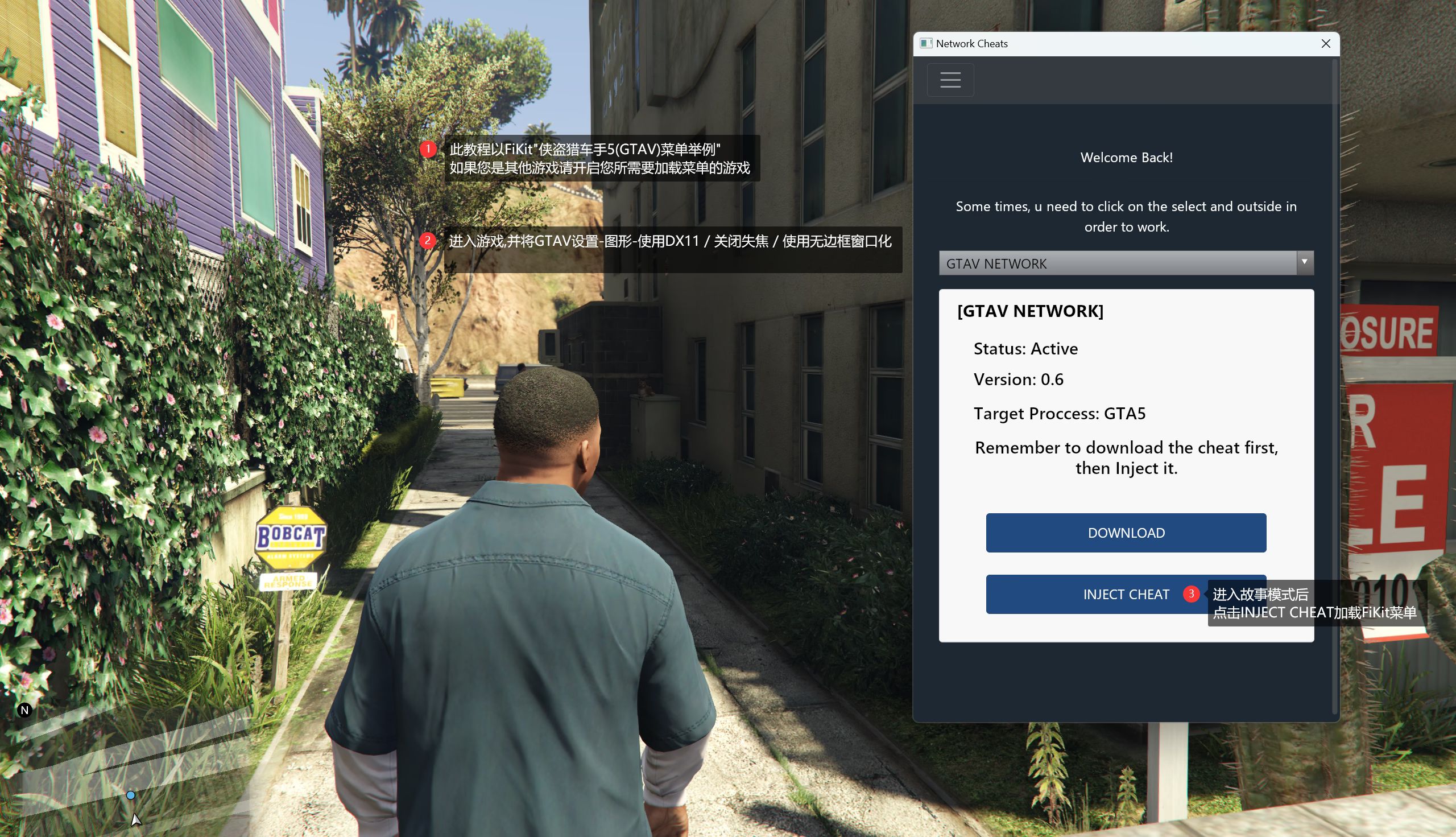
Task: Click the DOWNLOAD button
Action: coord(1126,533)
